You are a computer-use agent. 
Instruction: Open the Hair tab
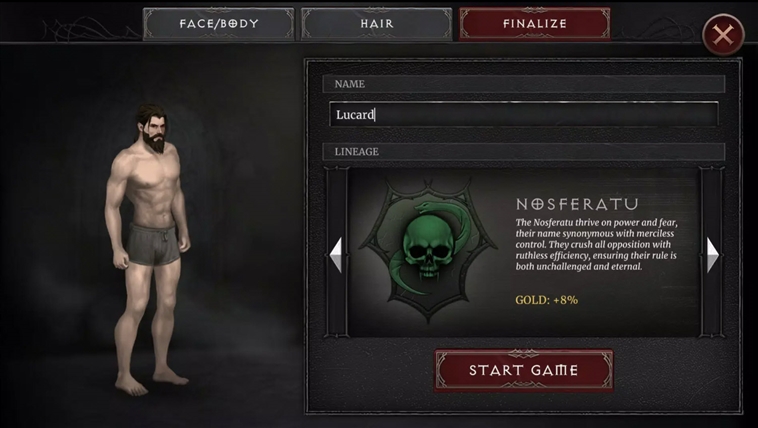[x=376, y=24]
